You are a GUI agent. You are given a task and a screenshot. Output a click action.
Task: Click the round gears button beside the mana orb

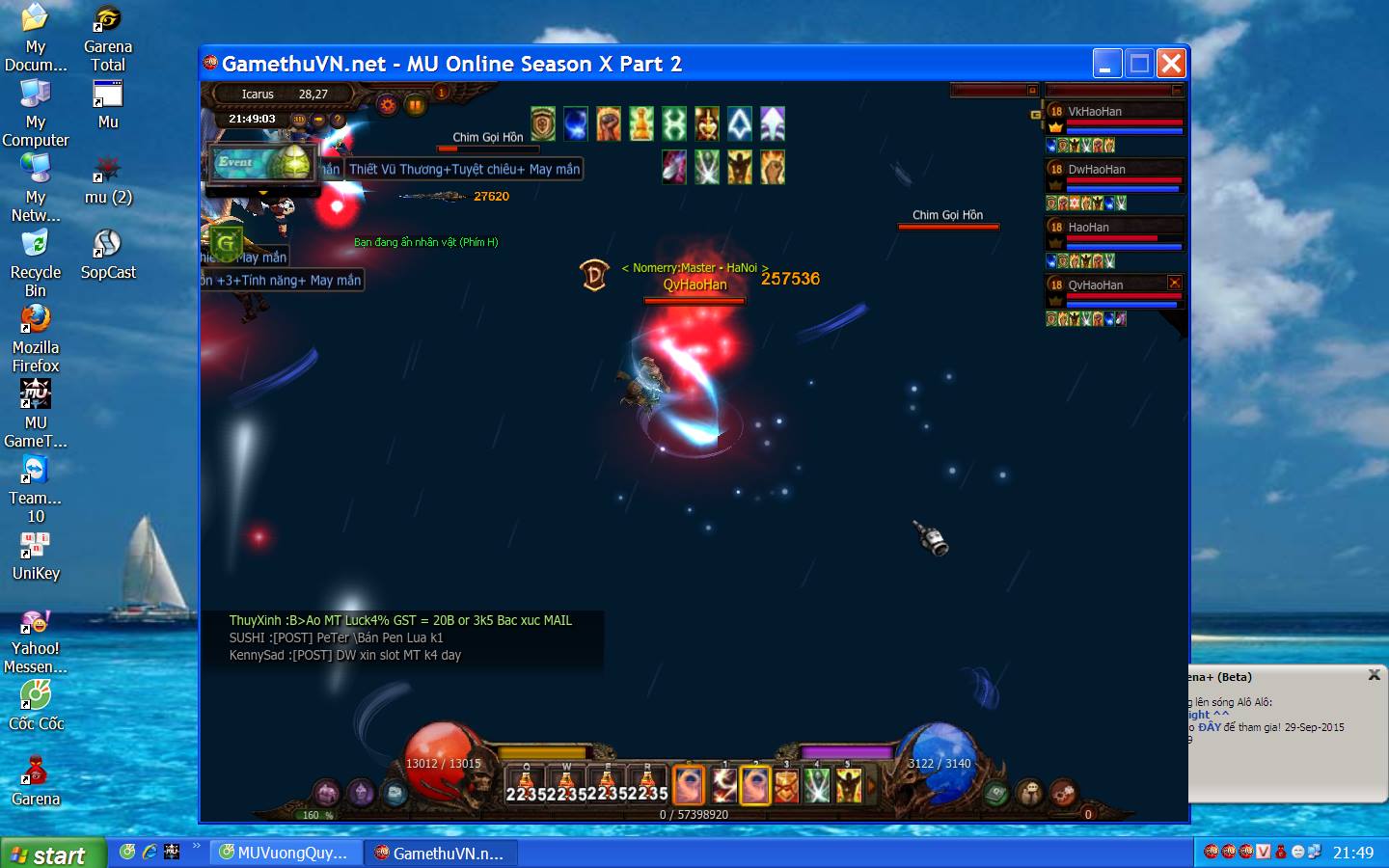[1063, 793]
